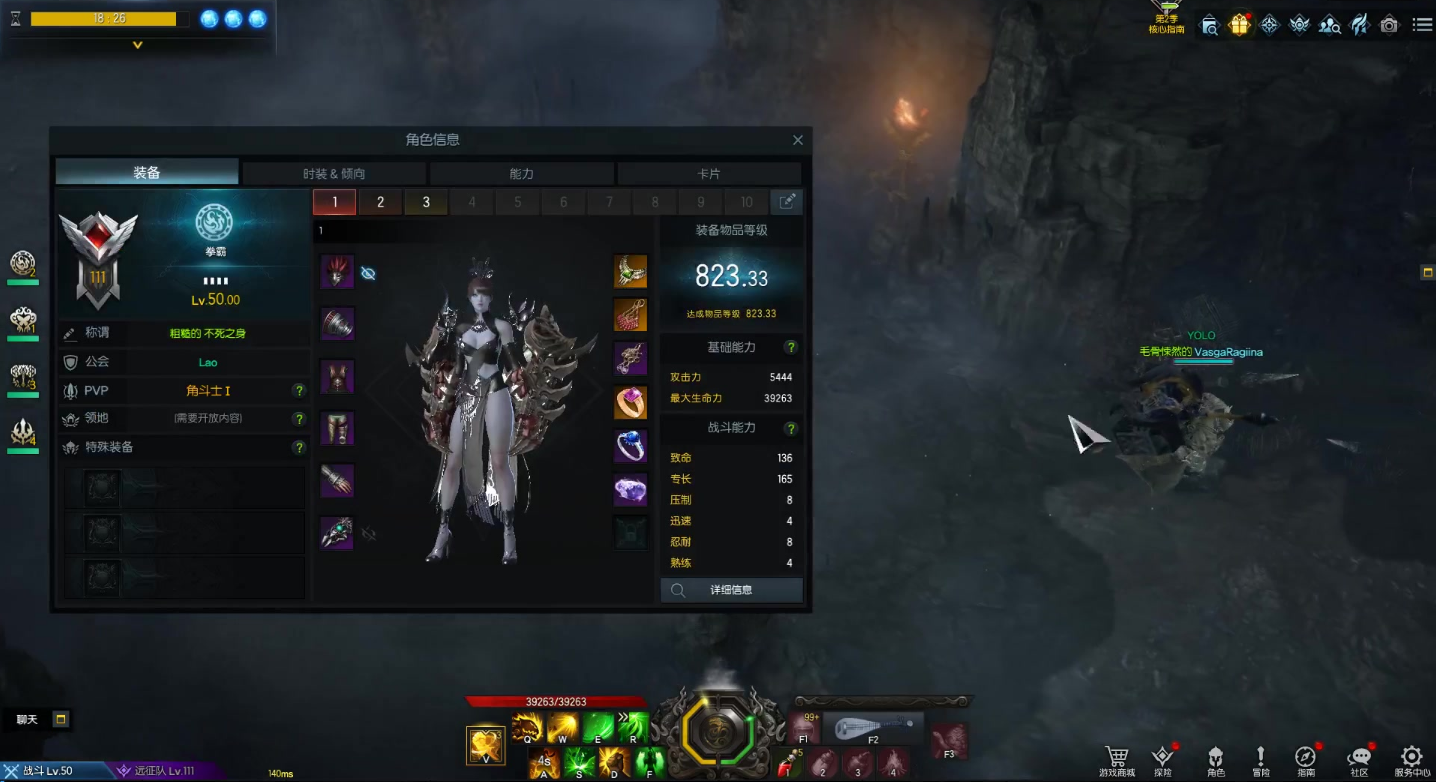Open the 服务中心 gear menu

tap(1411, 762)
